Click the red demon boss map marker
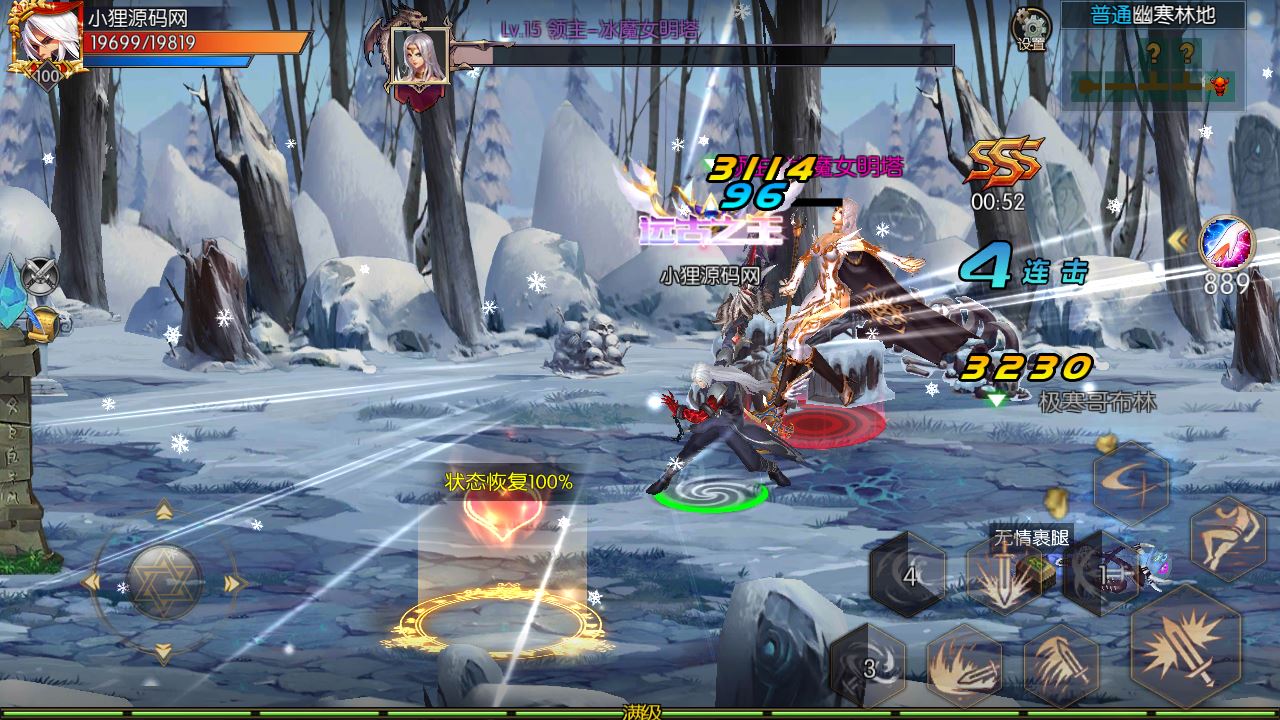1280x720 pixels. (x=1218, y=85)
